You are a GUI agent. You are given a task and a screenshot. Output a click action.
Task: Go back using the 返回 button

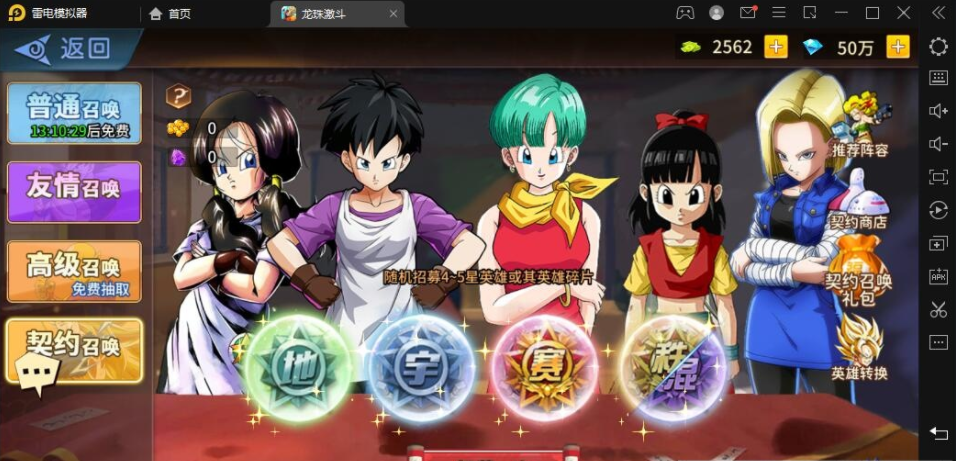coord(68,48)
